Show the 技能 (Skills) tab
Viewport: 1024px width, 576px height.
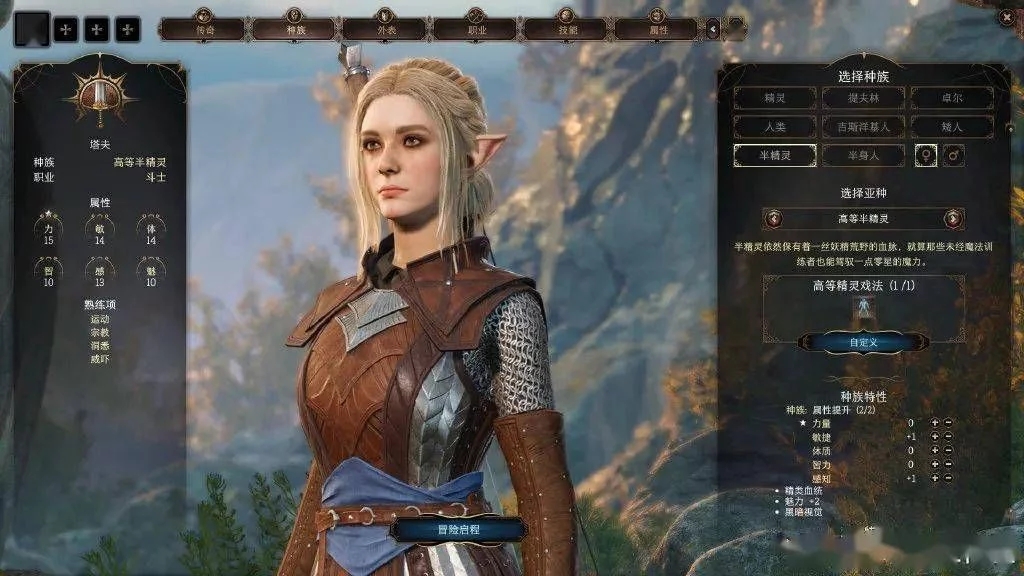pos(567,28)
